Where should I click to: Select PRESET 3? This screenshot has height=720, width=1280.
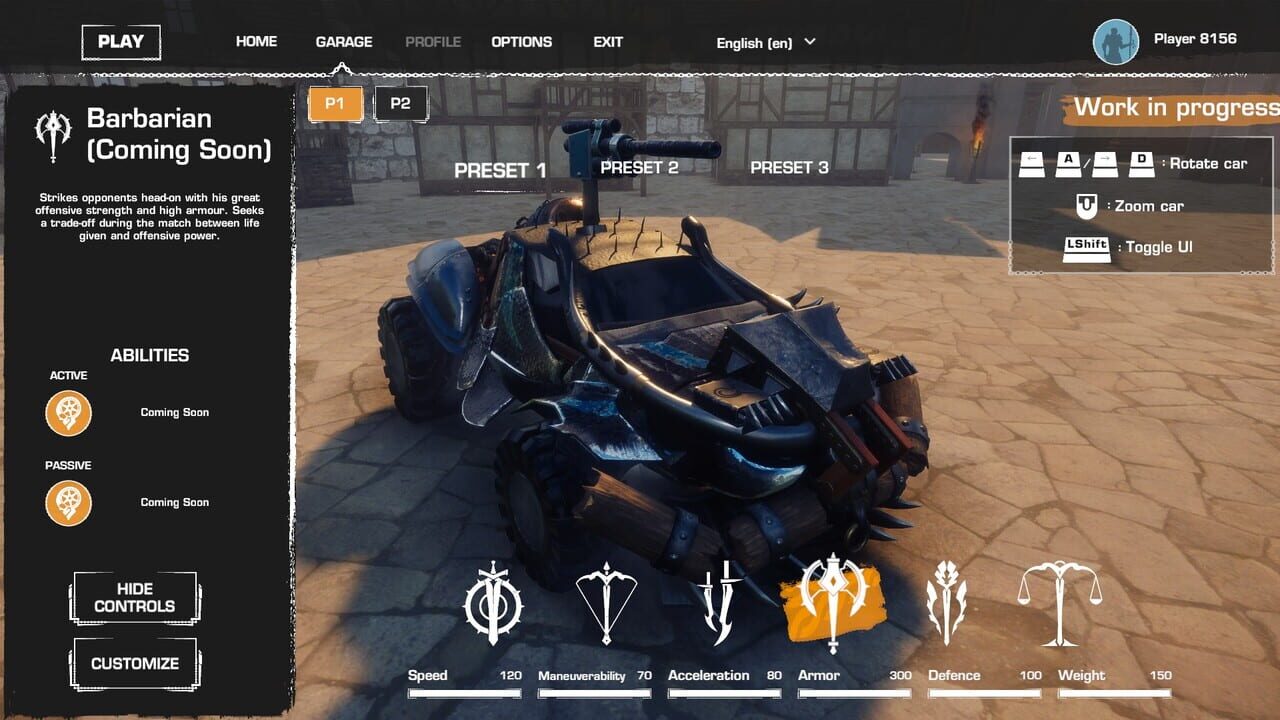coord(790,167)
